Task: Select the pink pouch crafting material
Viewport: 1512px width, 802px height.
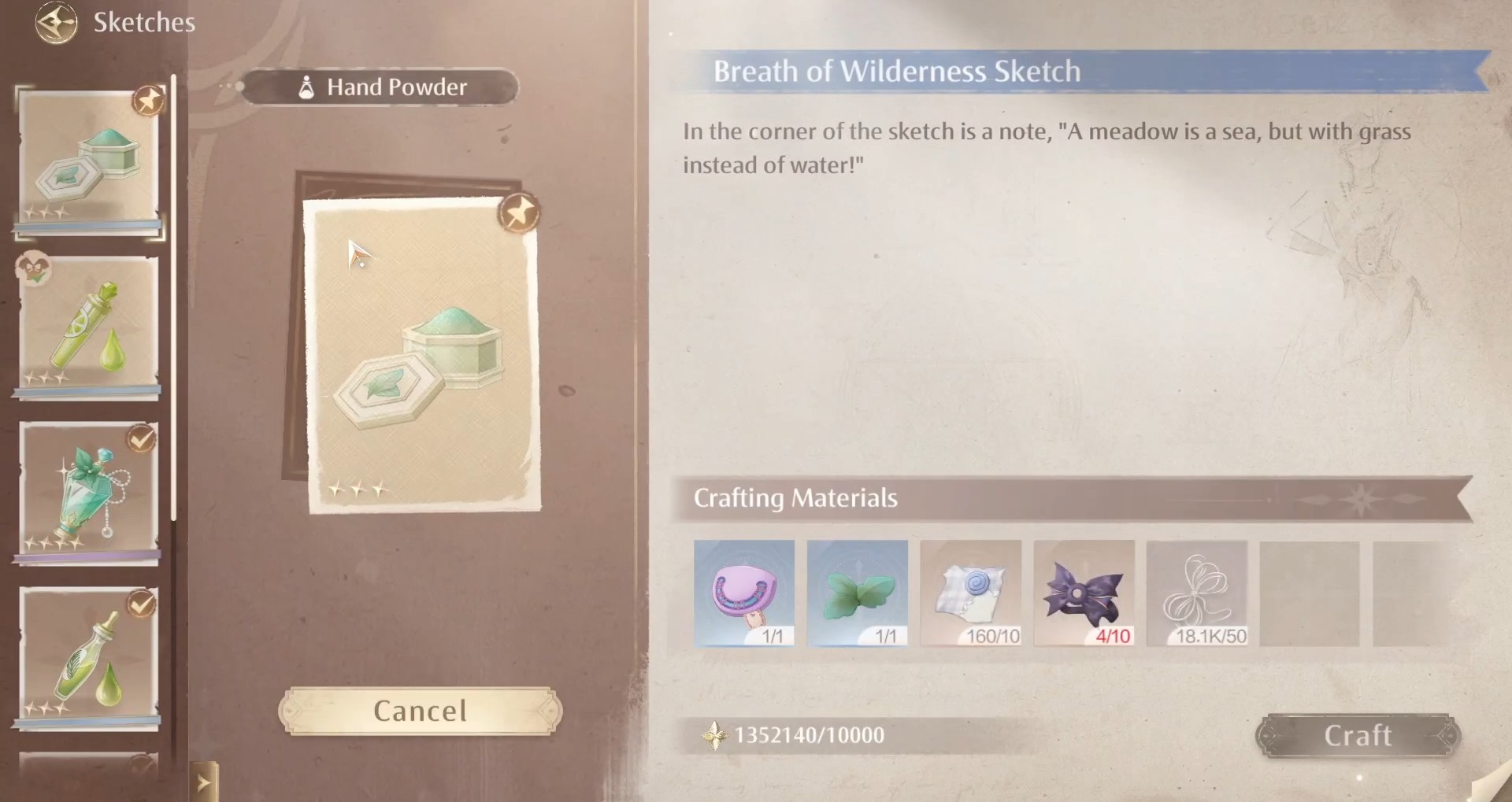Action: (743, 592)
